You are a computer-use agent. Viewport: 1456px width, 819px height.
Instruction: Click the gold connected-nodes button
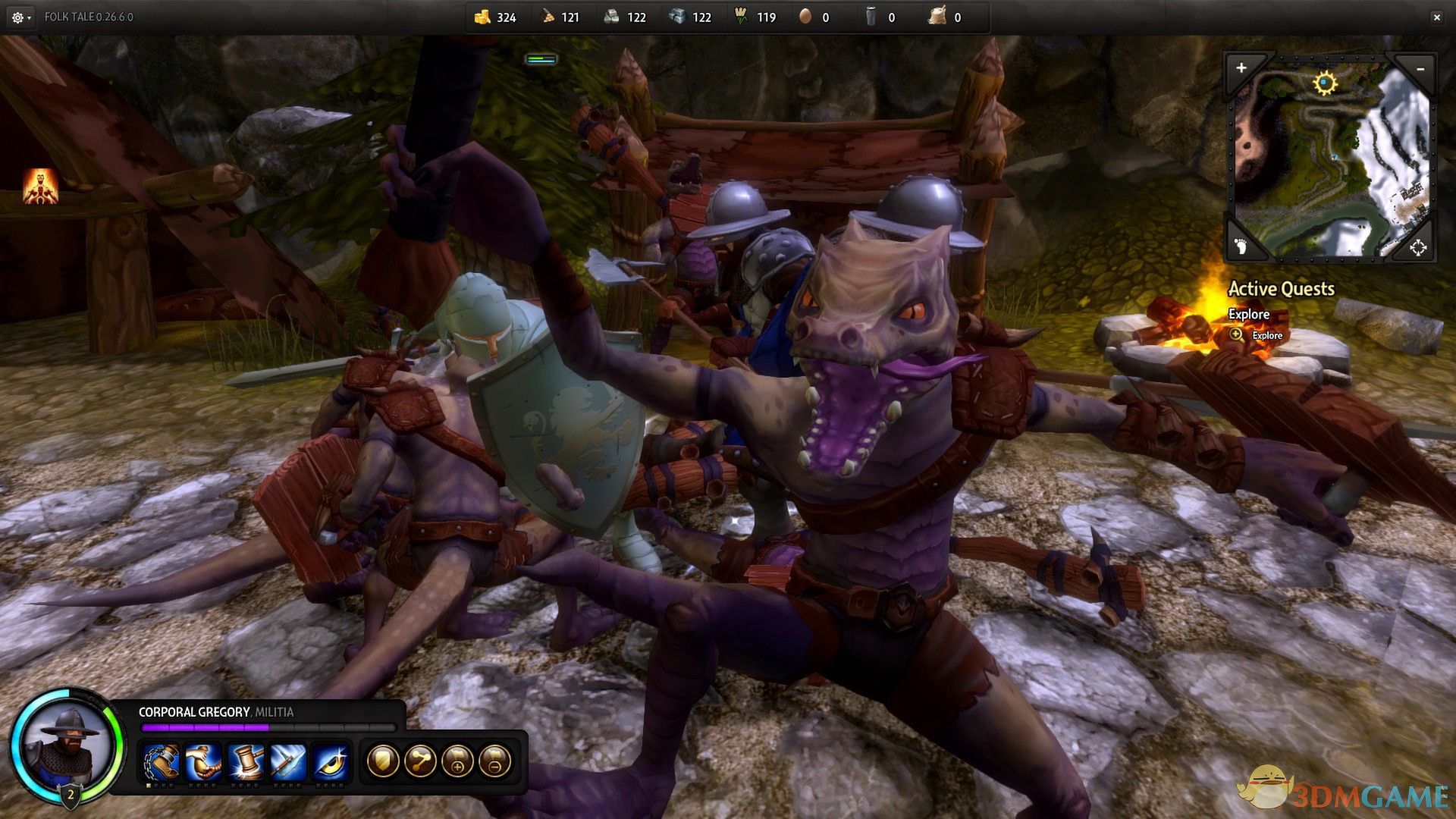[x=419, y=761]
